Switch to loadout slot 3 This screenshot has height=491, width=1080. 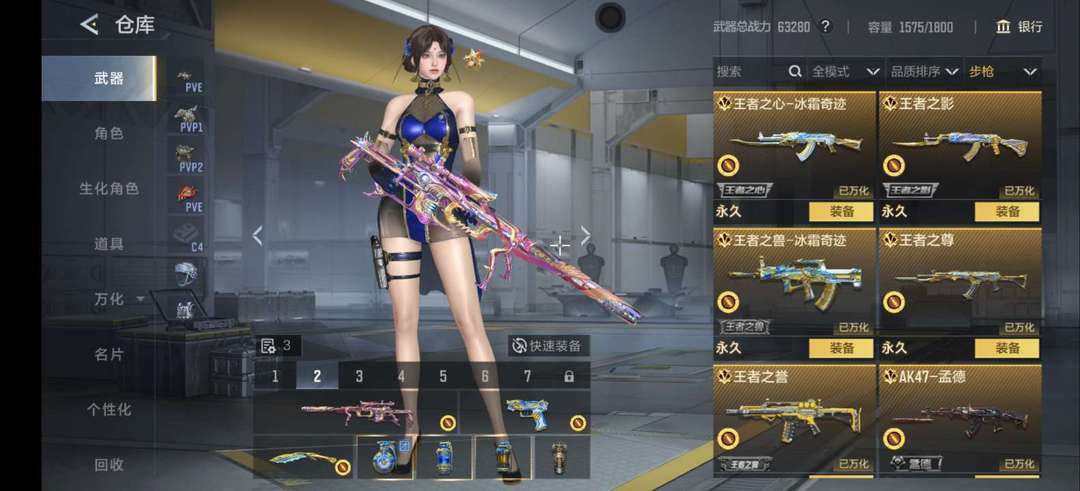(359, 377)
